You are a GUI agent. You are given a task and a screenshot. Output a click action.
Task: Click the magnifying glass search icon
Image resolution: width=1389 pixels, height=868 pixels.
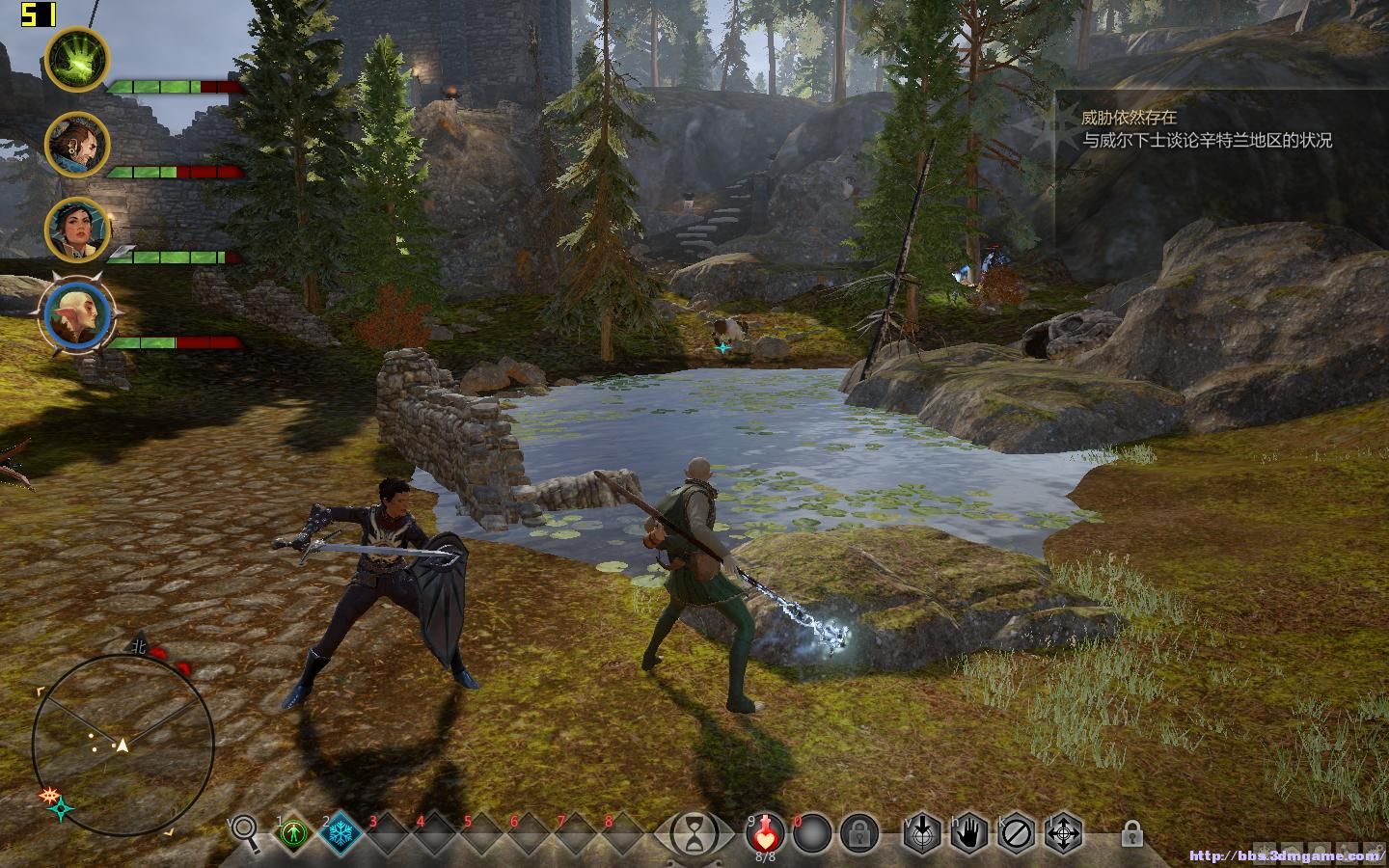pyautogui.click(x=245, y=832)
